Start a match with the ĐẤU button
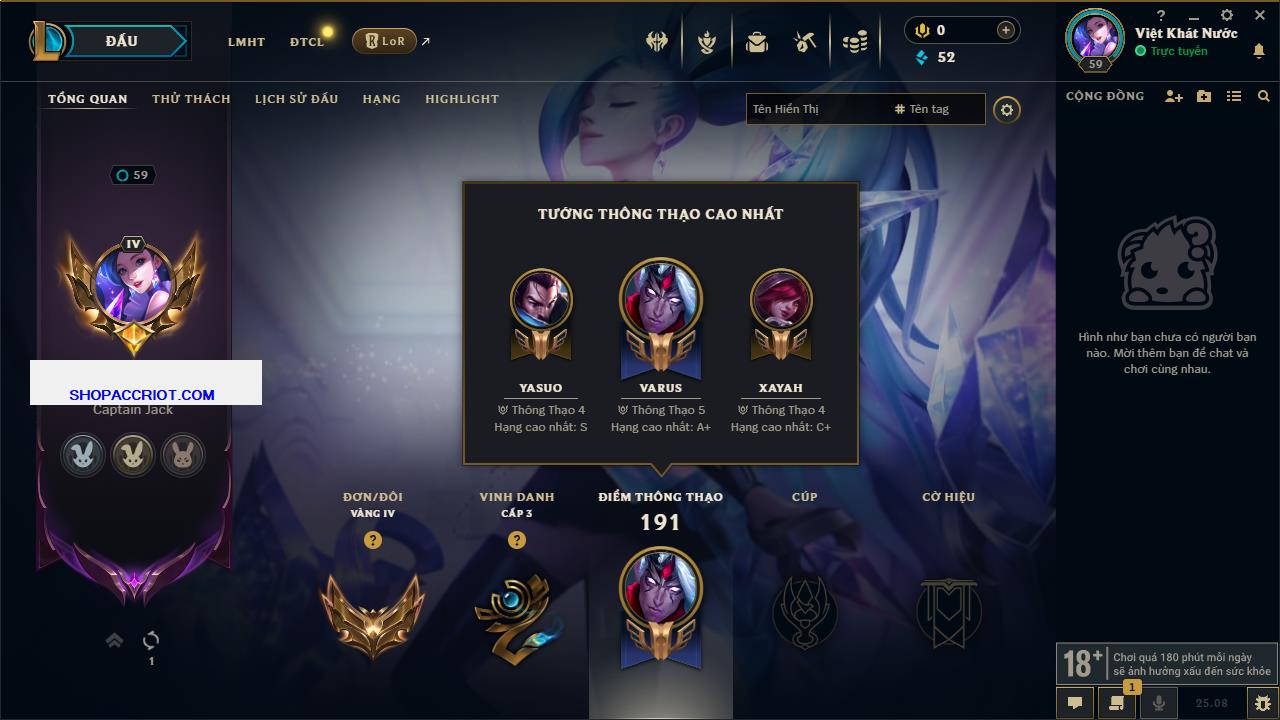The image size is (1280, 720). tap(122, 41)
